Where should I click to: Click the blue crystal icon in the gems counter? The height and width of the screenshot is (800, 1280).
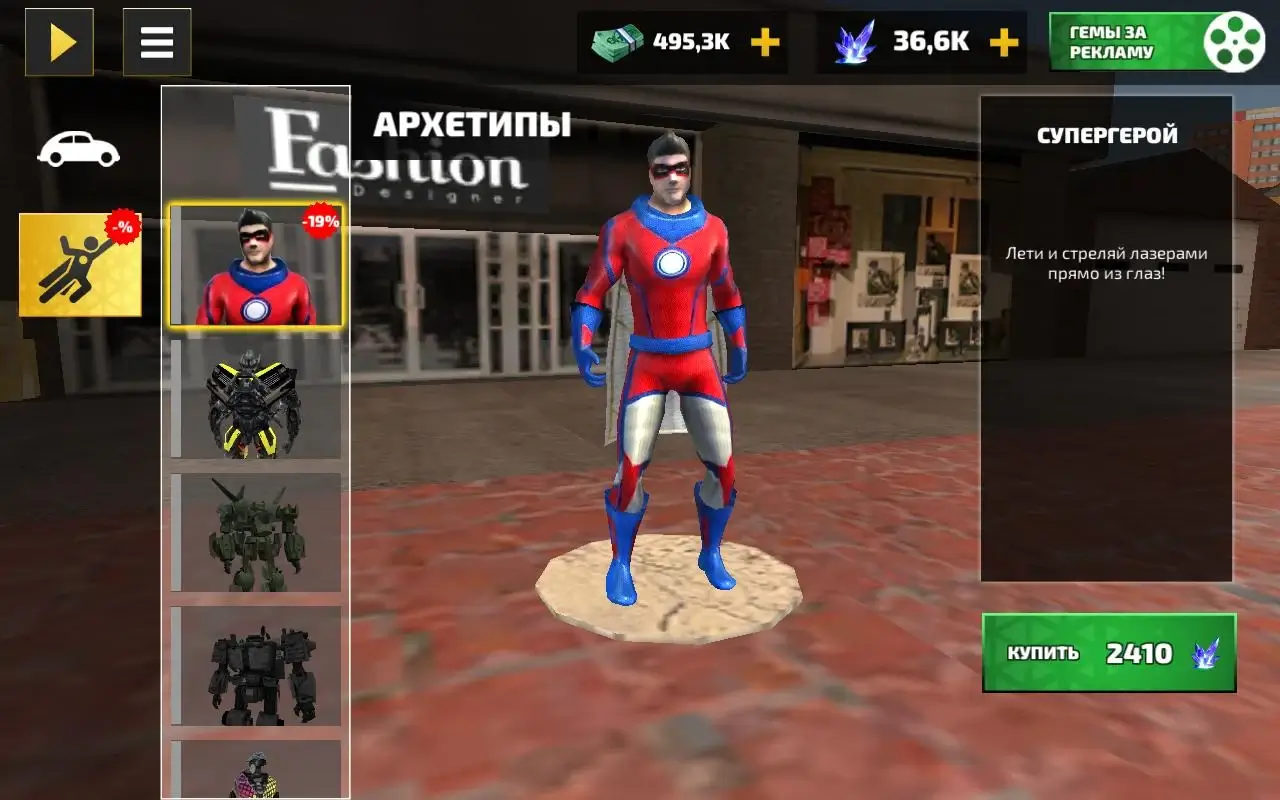click(x=855, y=41)
